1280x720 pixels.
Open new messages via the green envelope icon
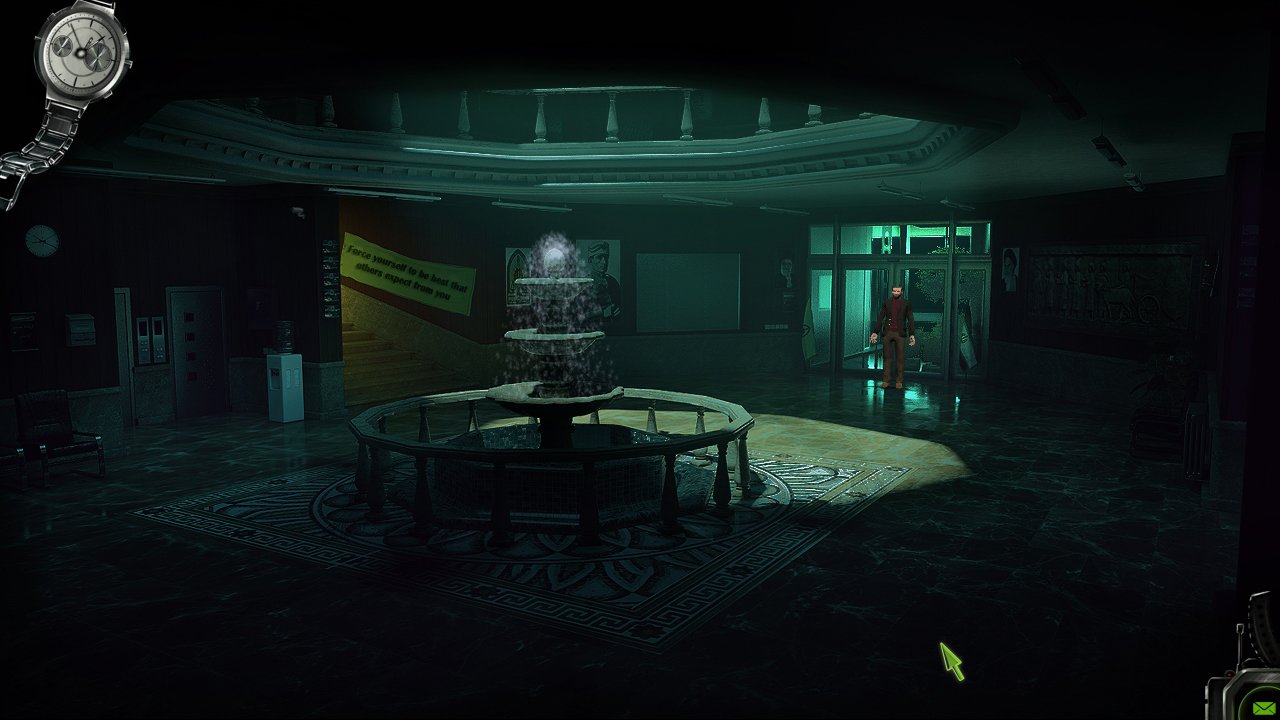point(1263,706)
